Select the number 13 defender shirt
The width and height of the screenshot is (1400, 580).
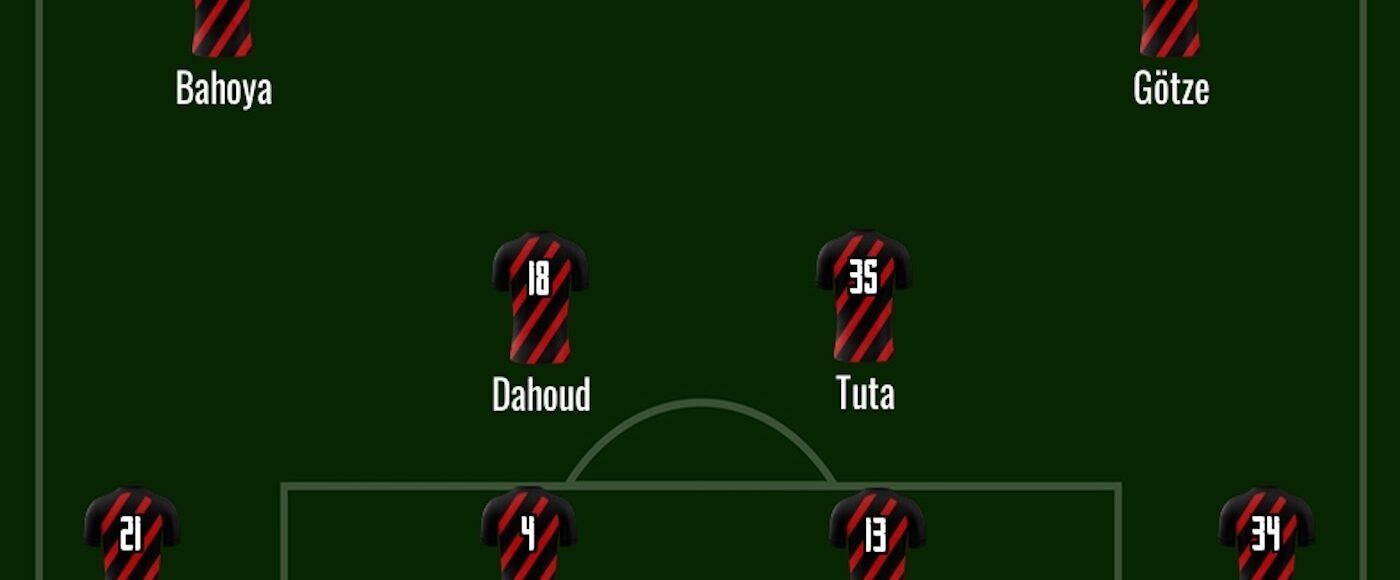pos(877,535)
